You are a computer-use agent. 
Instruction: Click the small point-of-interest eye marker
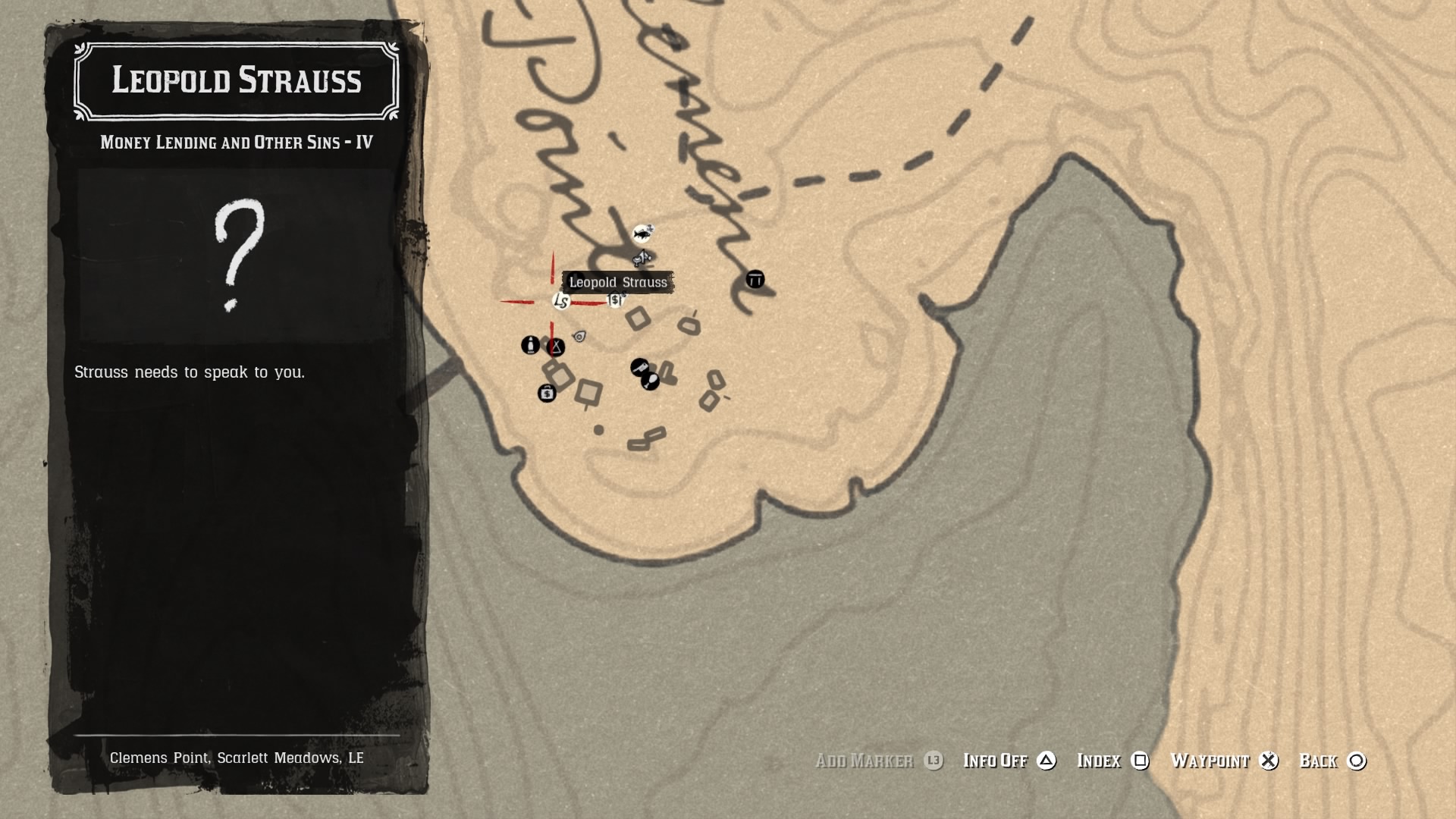[579, 337]
